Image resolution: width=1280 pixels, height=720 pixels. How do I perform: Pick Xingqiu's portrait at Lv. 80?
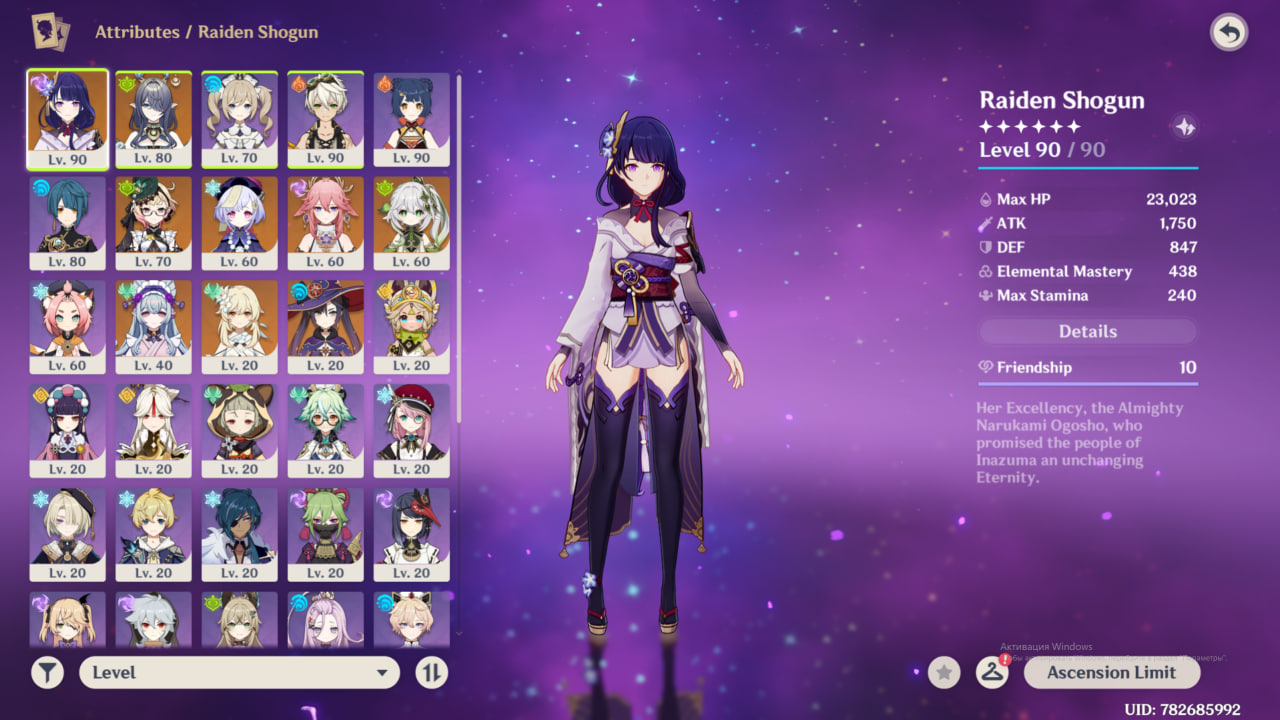click(67, 223)
